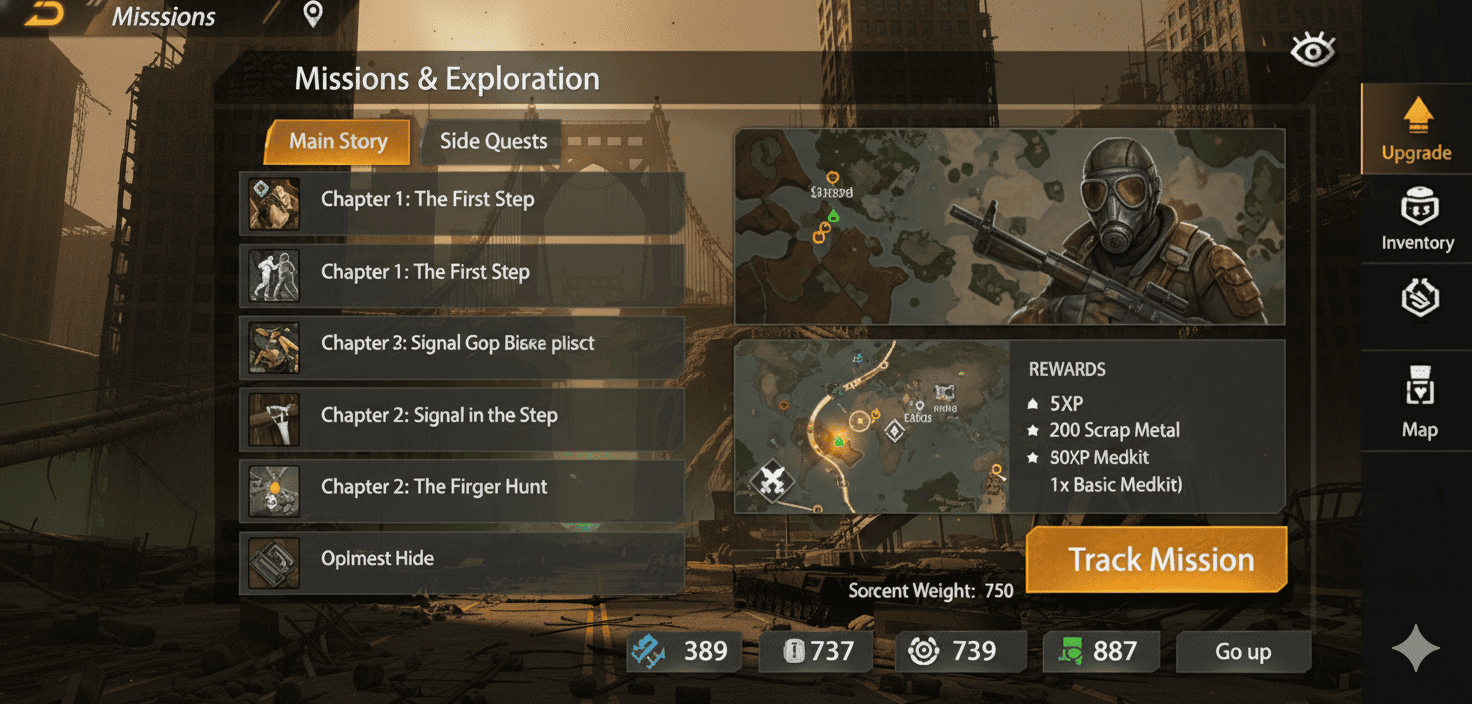Image resolution: width=1472 pixels, height=704 pixels.
Task: Select the location pin icon in the top bar
Action: coord(313,14)
